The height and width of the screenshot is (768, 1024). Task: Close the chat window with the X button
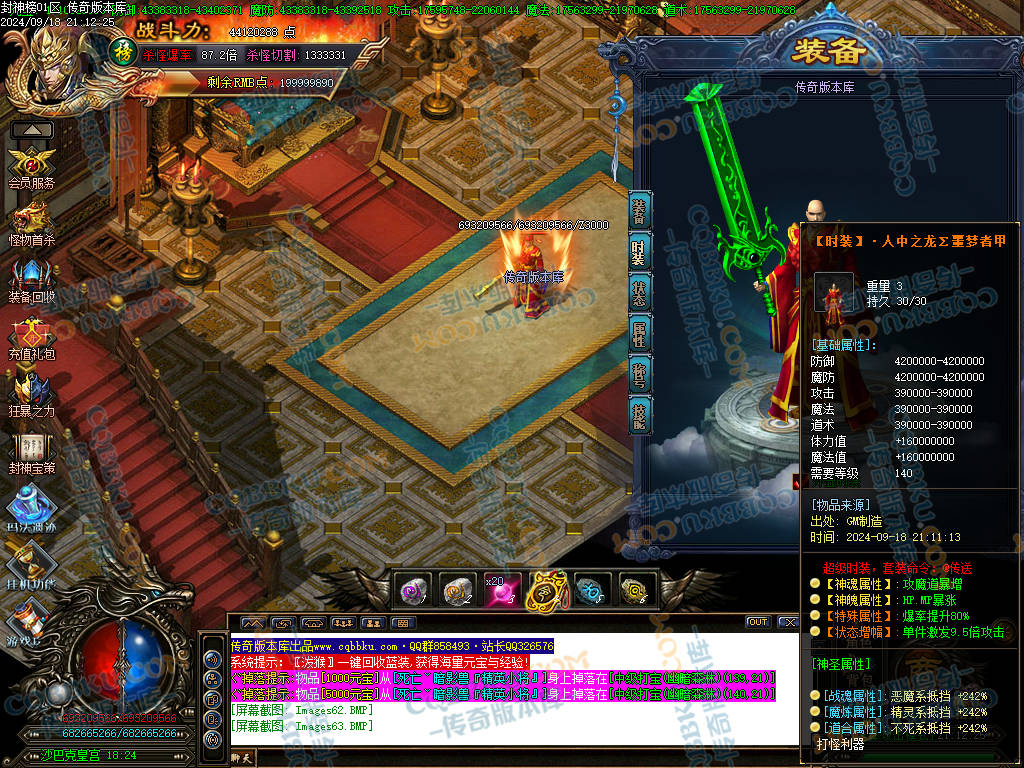click(x=788, y=622)
